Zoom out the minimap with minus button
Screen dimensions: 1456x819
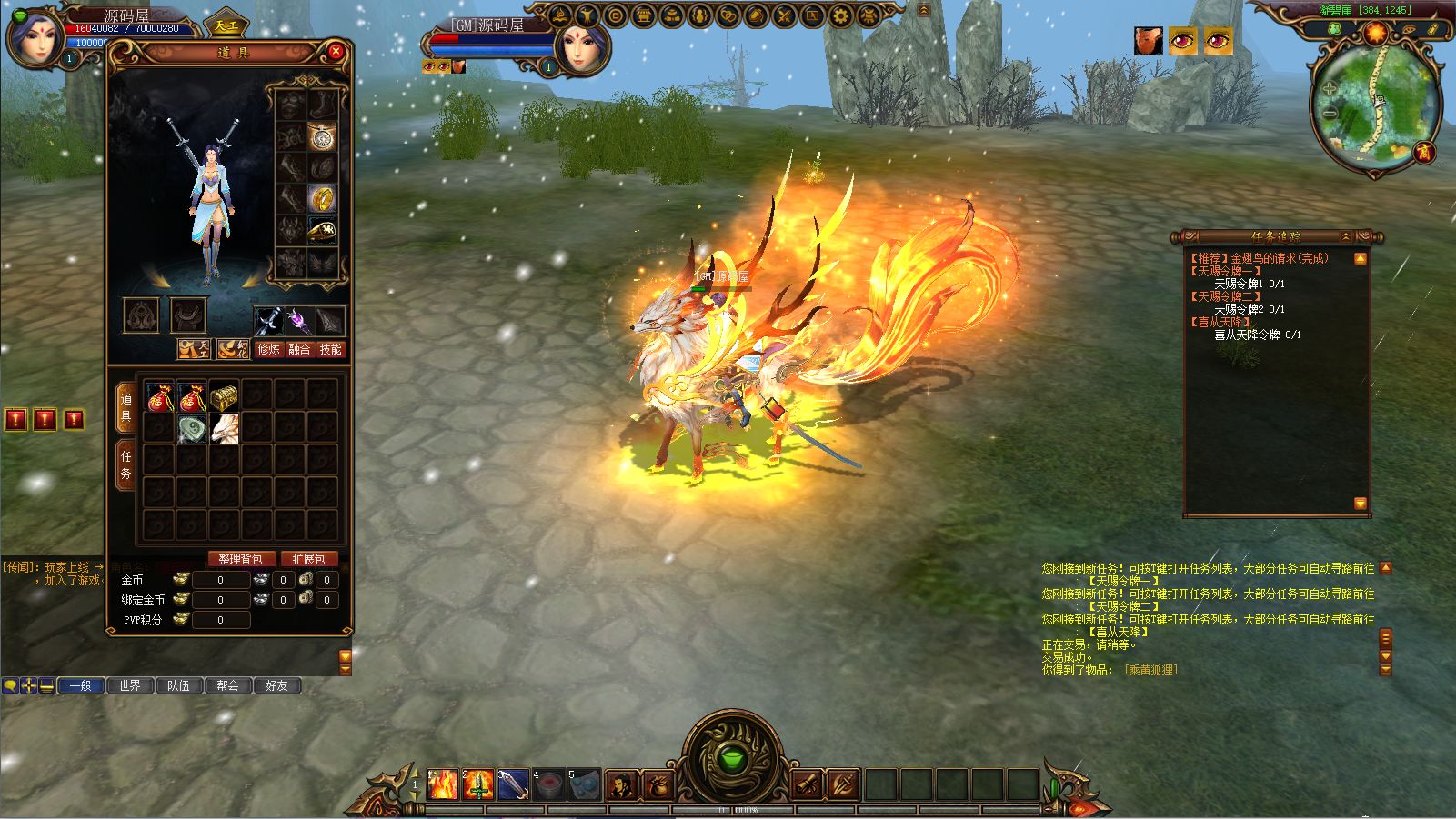point(1329,114)
